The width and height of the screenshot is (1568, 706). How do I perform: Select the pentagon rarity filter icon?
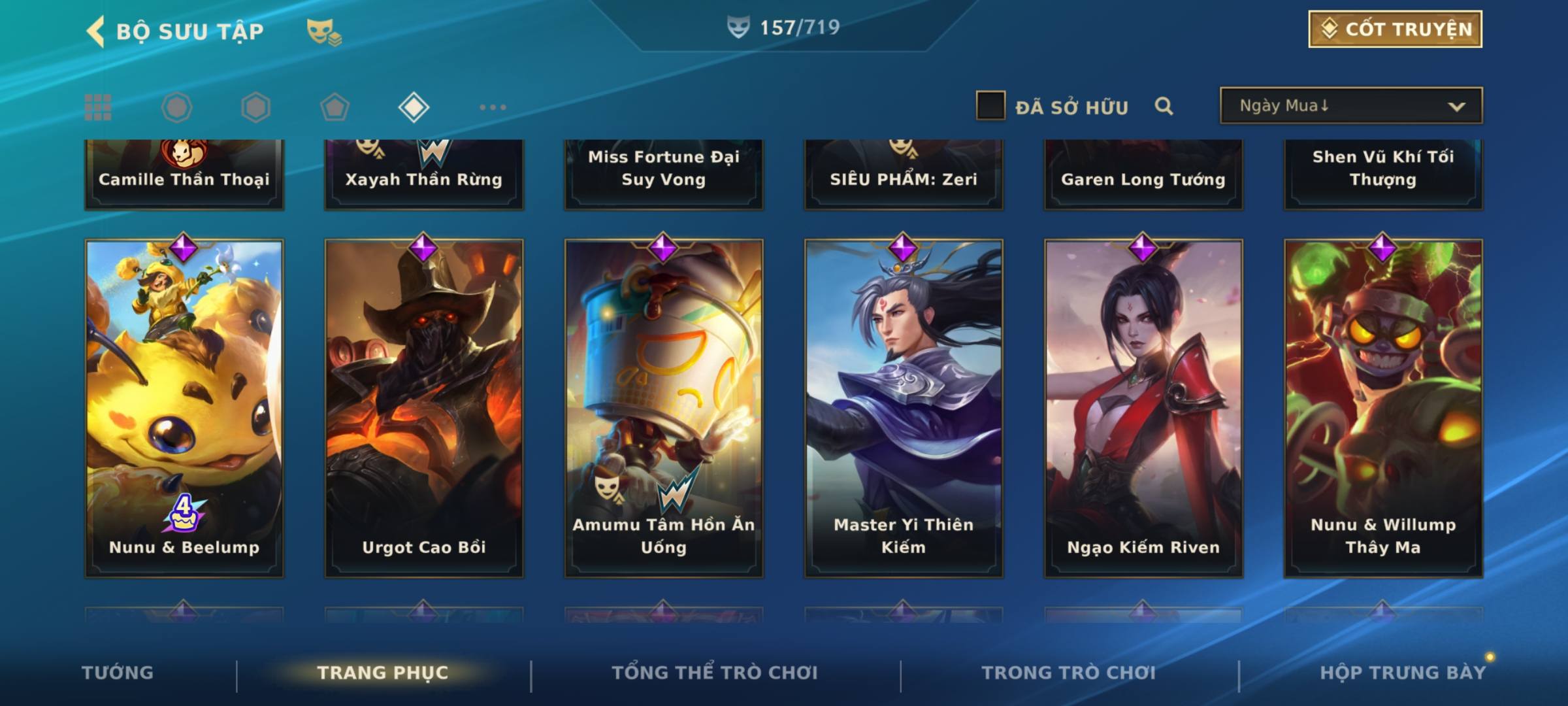point(335,107)
